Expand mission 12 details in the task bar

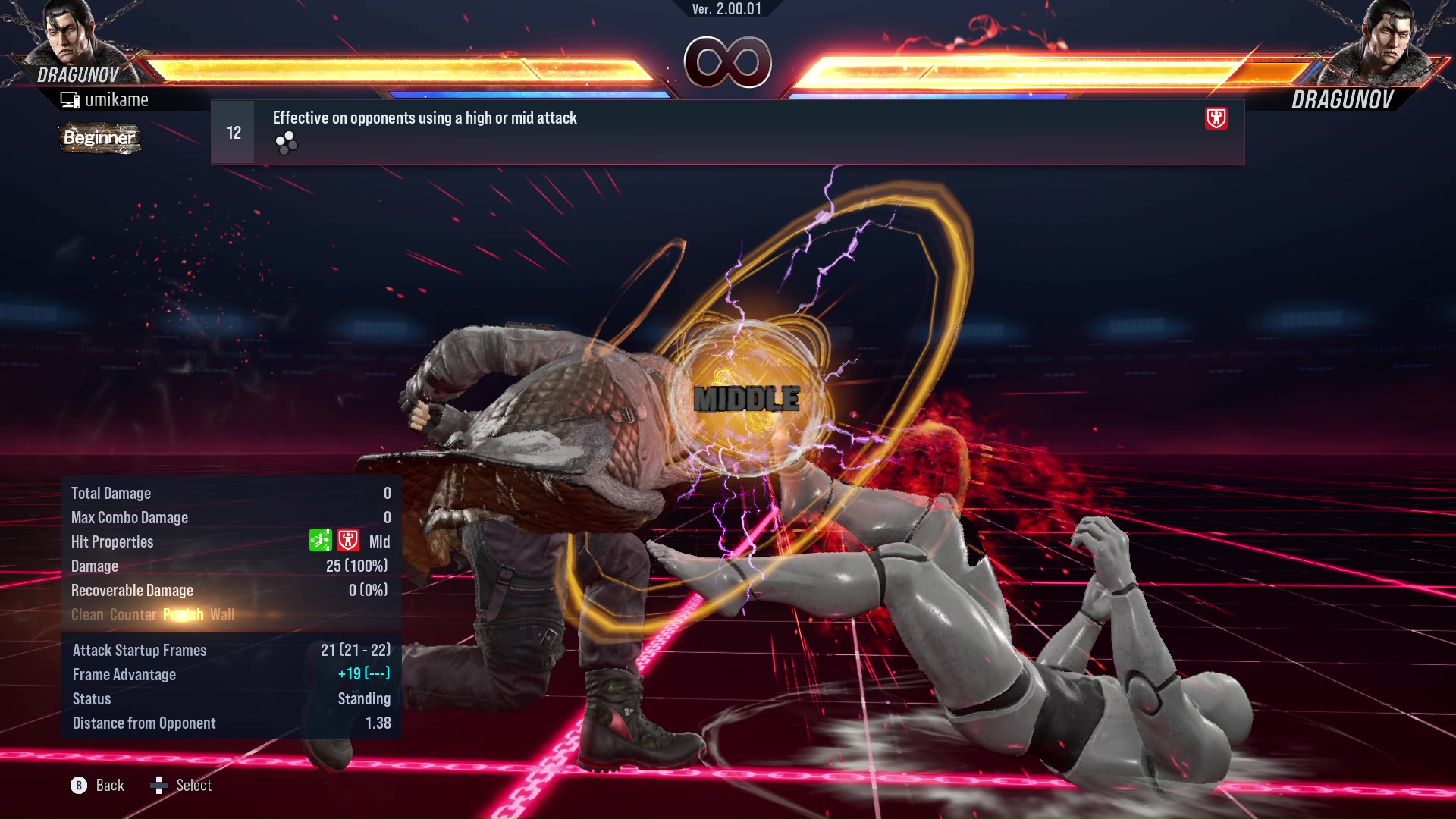pos(232,131)
